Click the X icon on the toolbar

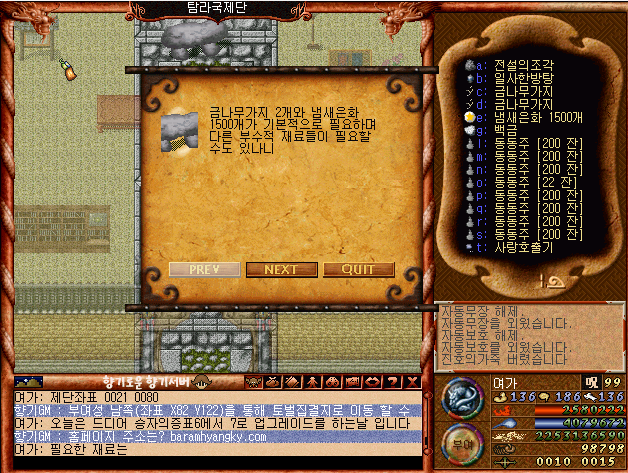point(411,381)
